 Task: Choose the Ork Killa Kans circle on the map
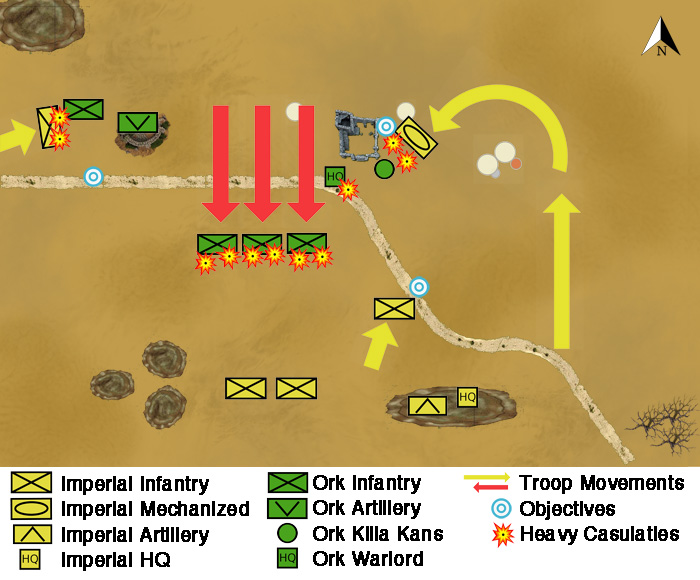(x=384, y=168)
